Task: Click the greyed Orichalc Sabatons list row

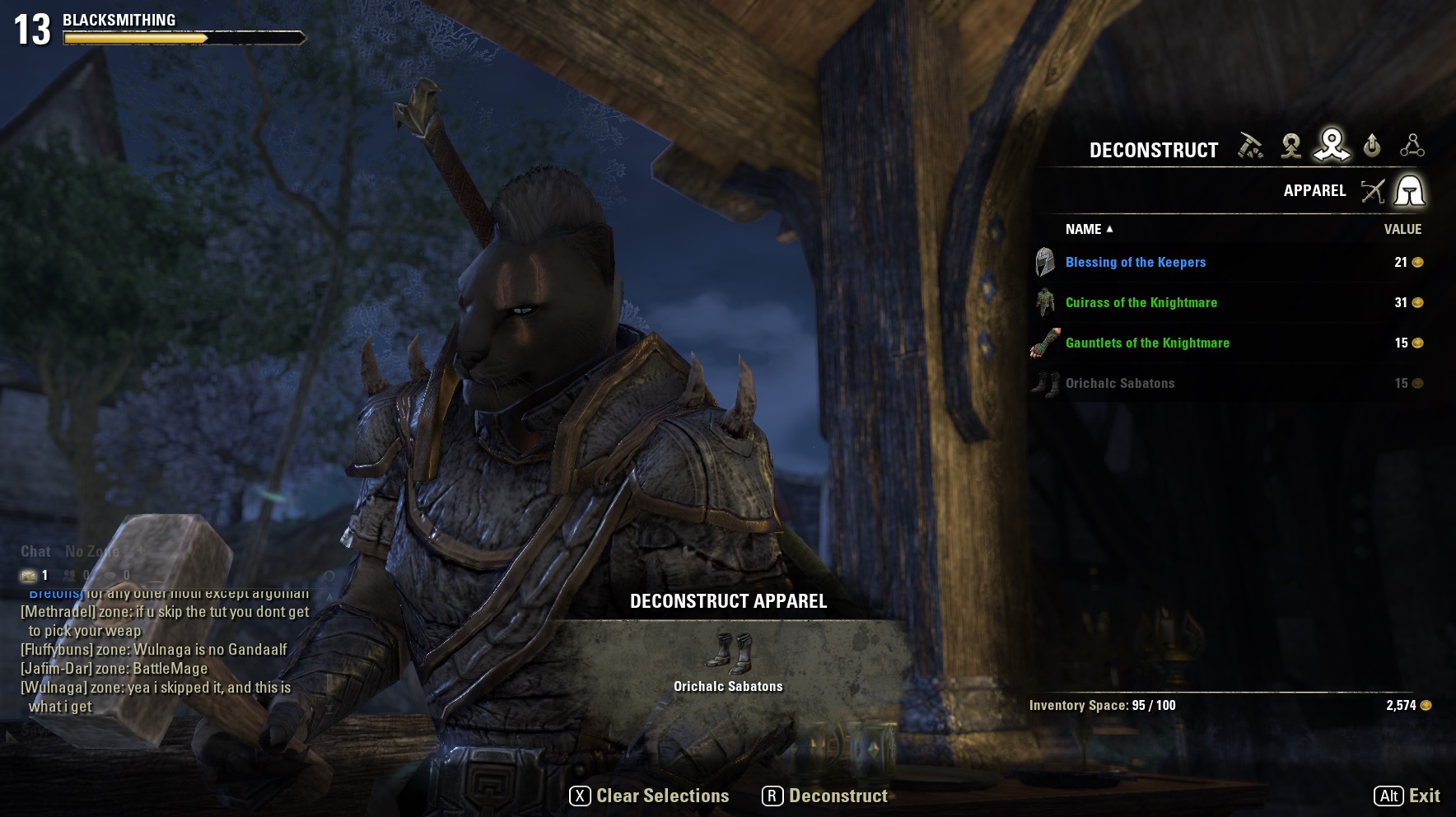Action: click(1119, 384)
